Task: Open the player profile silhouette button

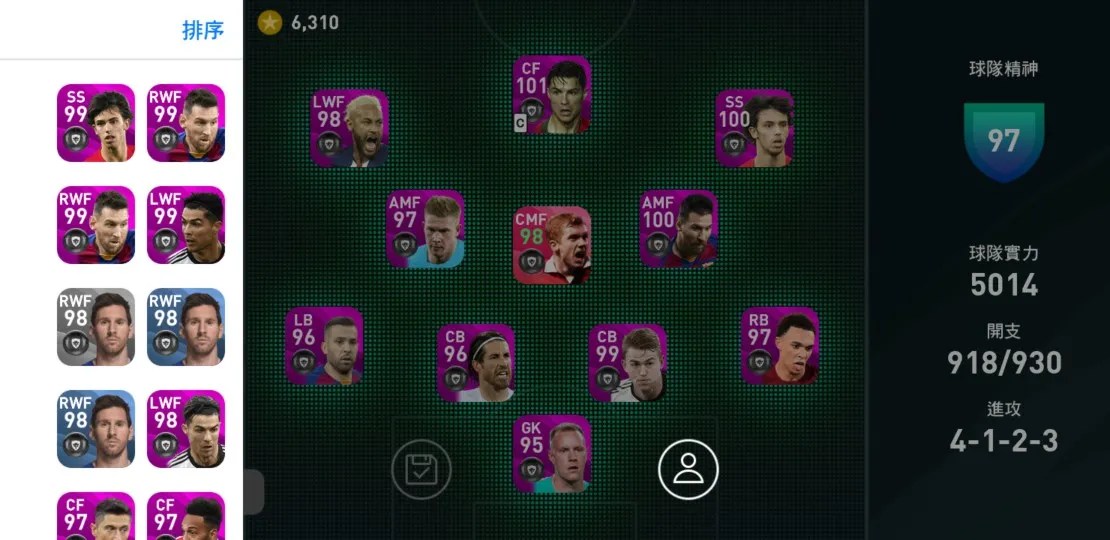Action: 688,469
